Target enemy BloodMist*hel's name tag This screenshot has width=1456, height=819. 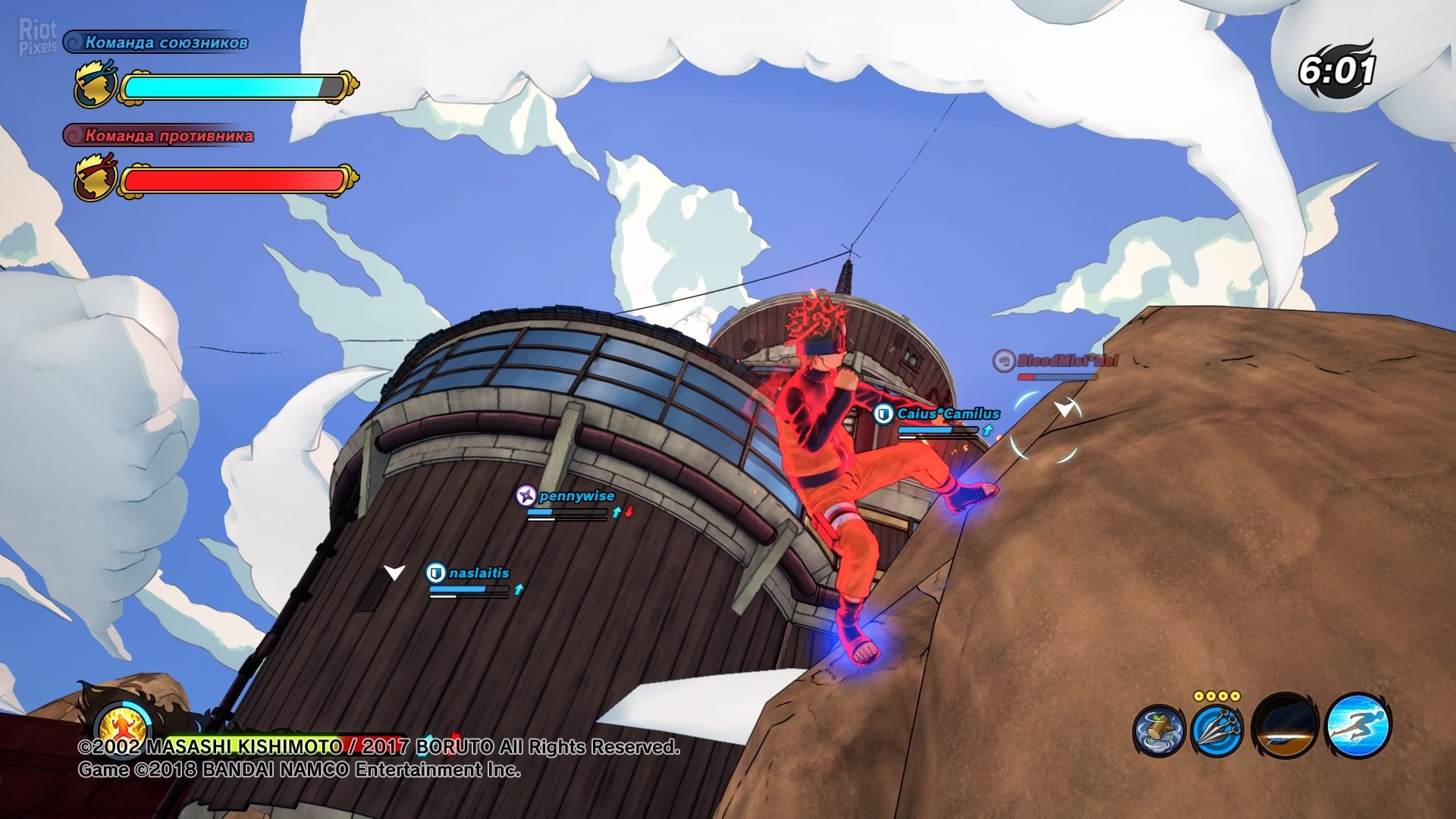click(x=1066, y=360)
